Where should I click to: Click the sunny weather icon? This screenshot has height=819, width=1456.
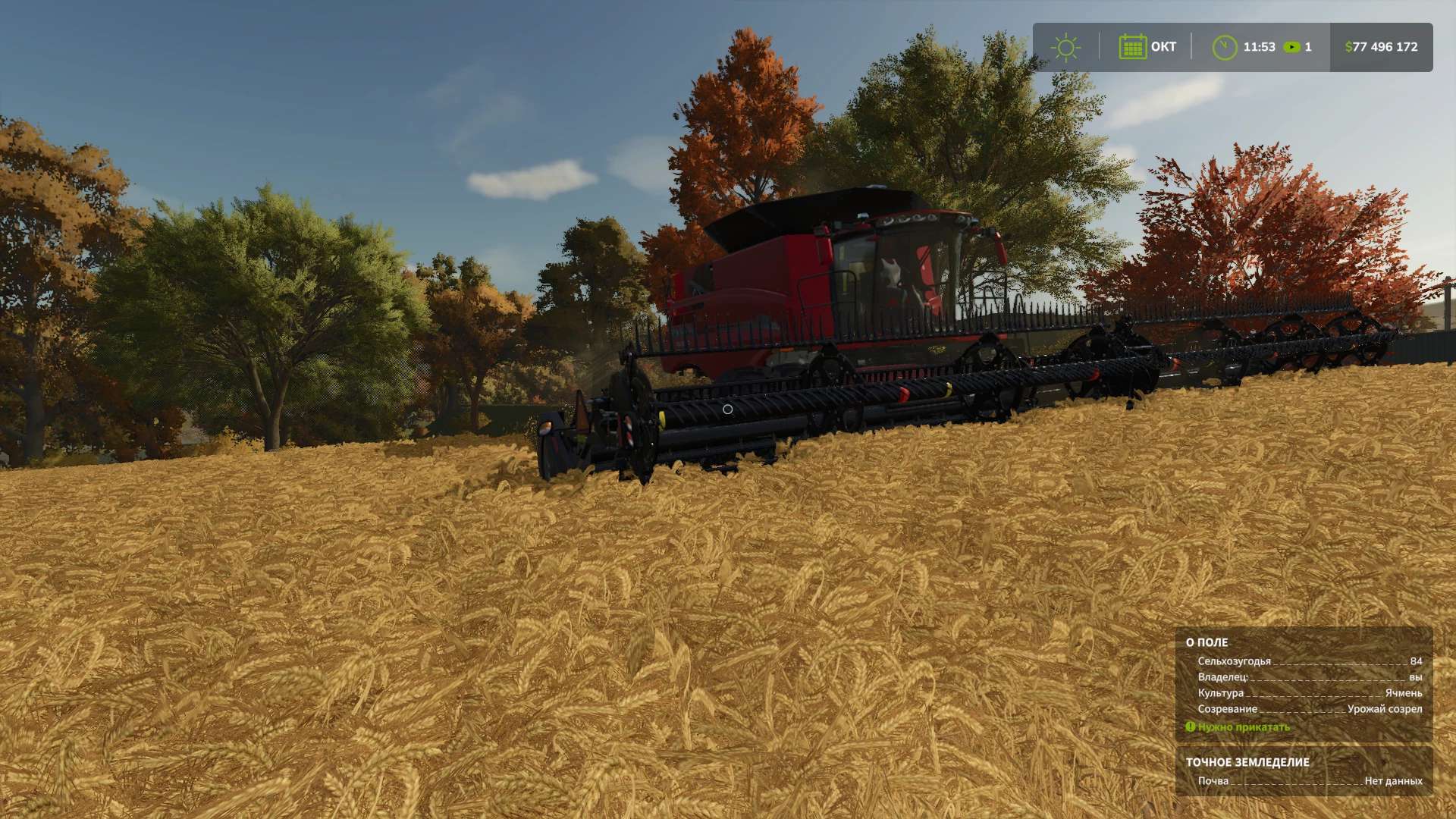point(1065,47)
